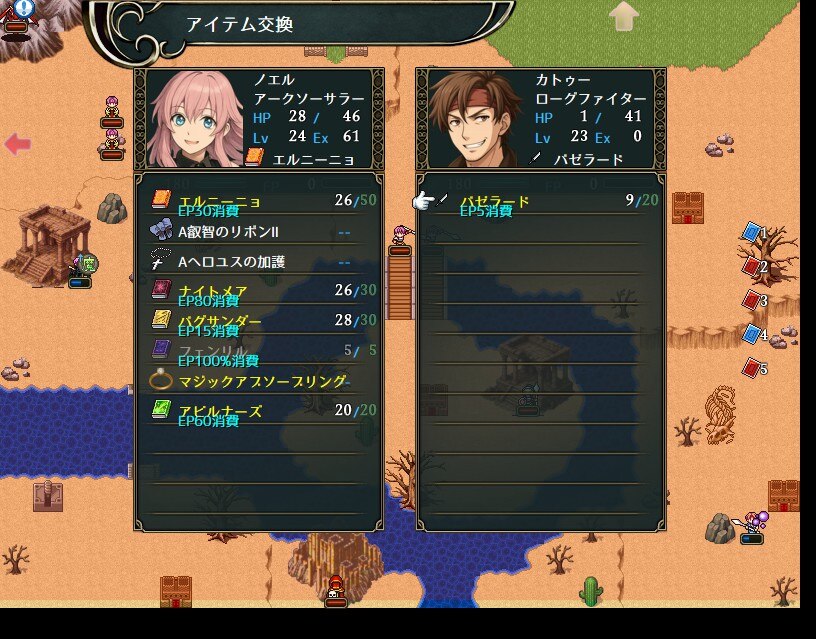816x639 pixels.
Task: Select the red card icon numbered 5
Action: [752, 368]
